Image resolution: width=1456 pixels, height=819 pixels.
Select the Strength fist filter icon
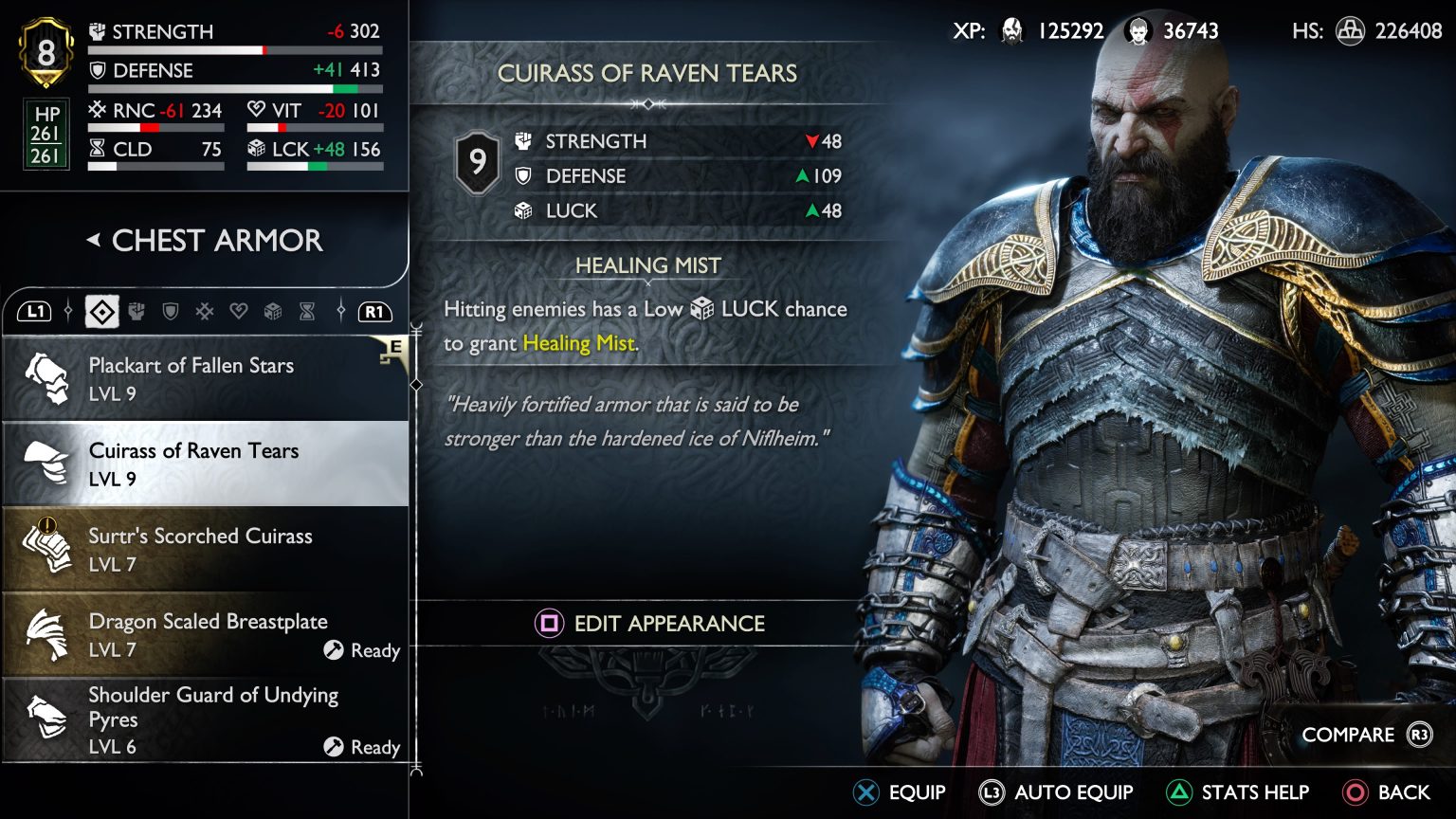click(x=136, y=311)
